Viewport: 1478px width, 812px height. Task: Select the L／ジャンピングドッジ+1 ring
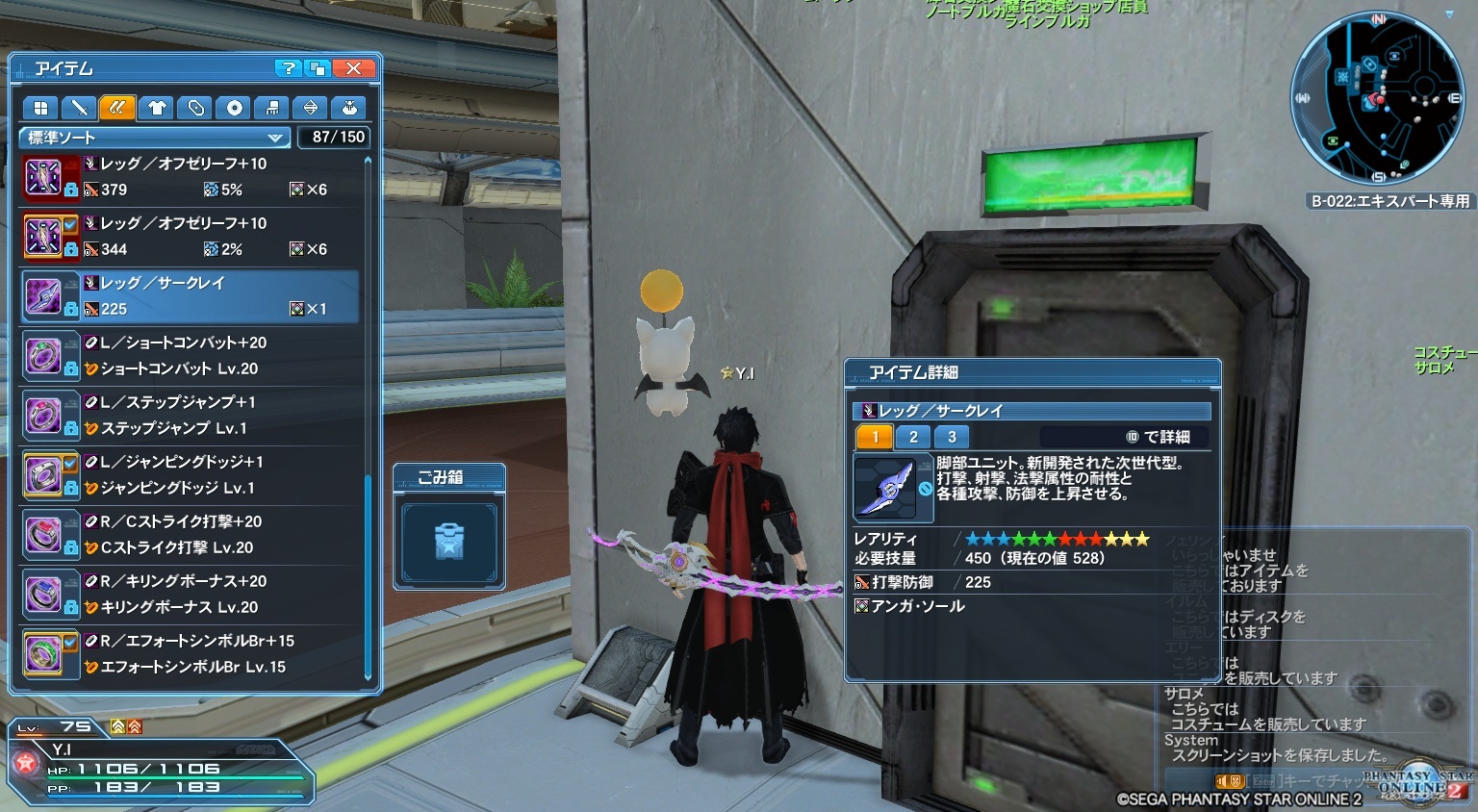[x=192, y=475]
